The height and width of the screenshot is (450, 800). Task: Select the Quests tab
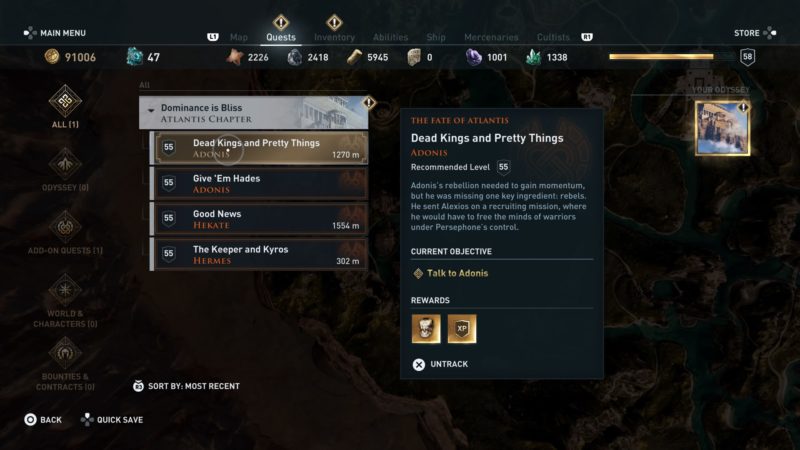pyautogui.click(x=281, y=38)
